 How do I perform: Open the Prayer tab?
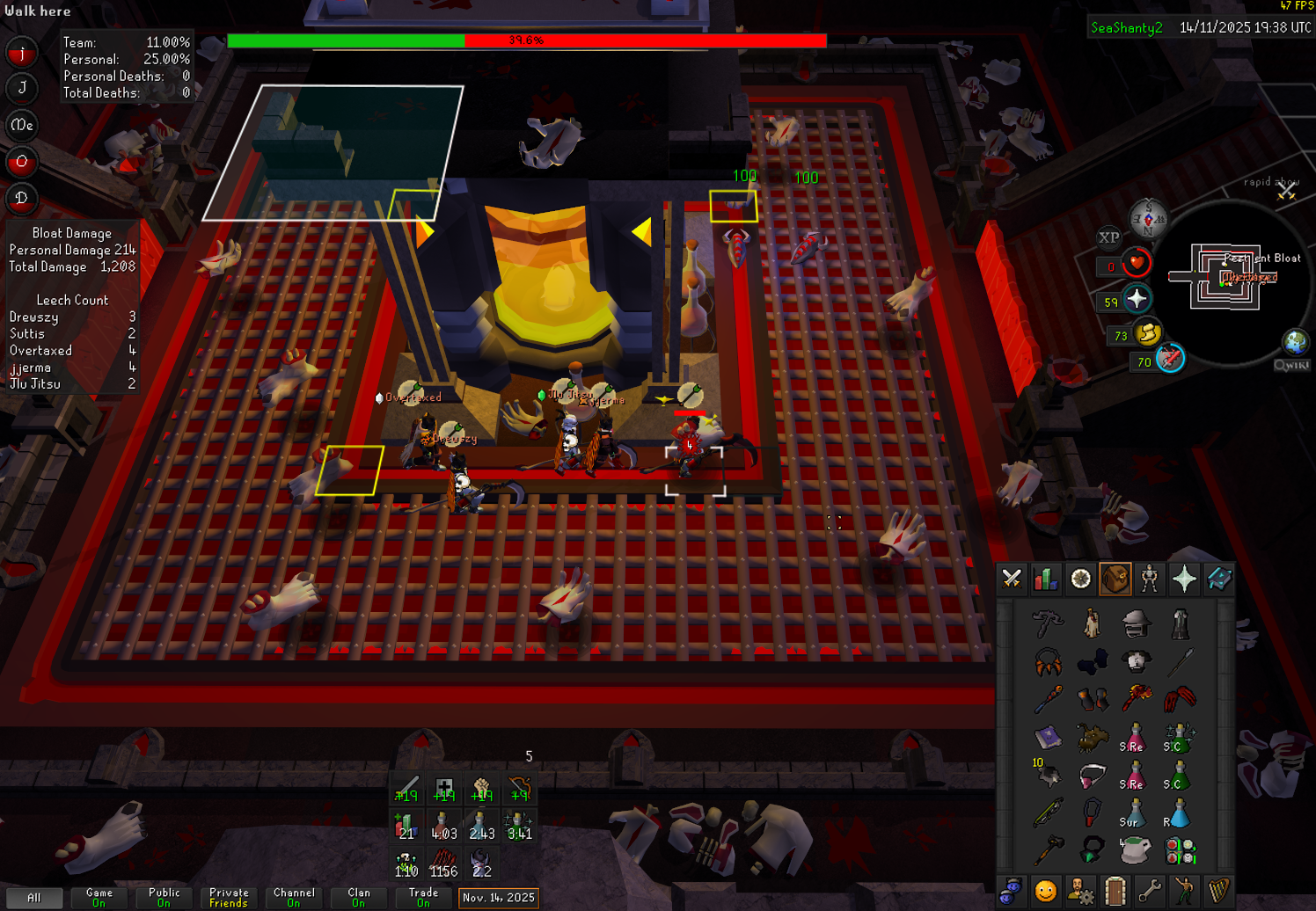[x=1184, y=579]
